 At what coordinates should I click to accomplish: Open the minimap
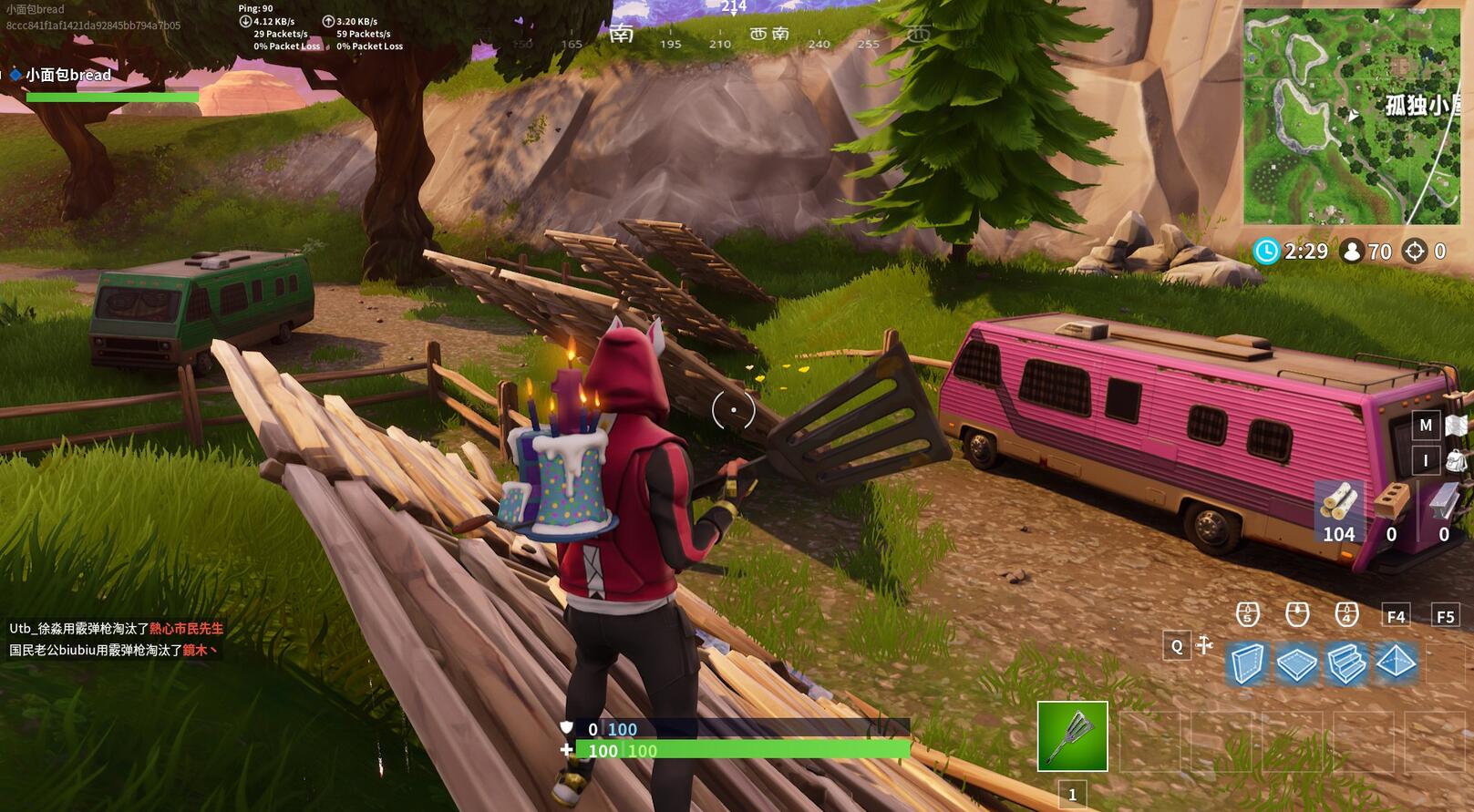click(x=1352, y=116)
